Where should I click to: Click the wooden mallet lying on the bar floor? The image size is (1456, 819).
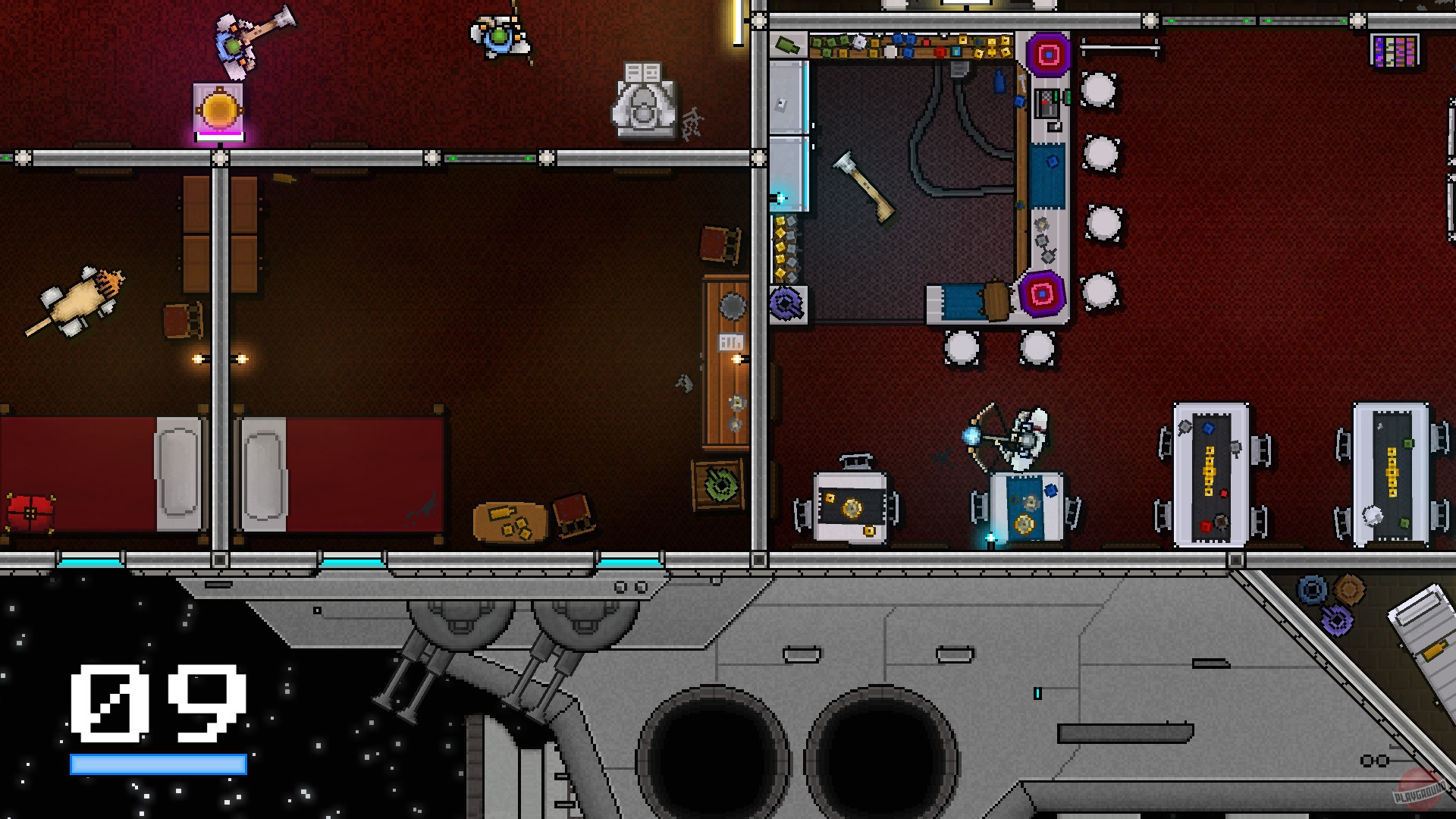pos(864,187)
